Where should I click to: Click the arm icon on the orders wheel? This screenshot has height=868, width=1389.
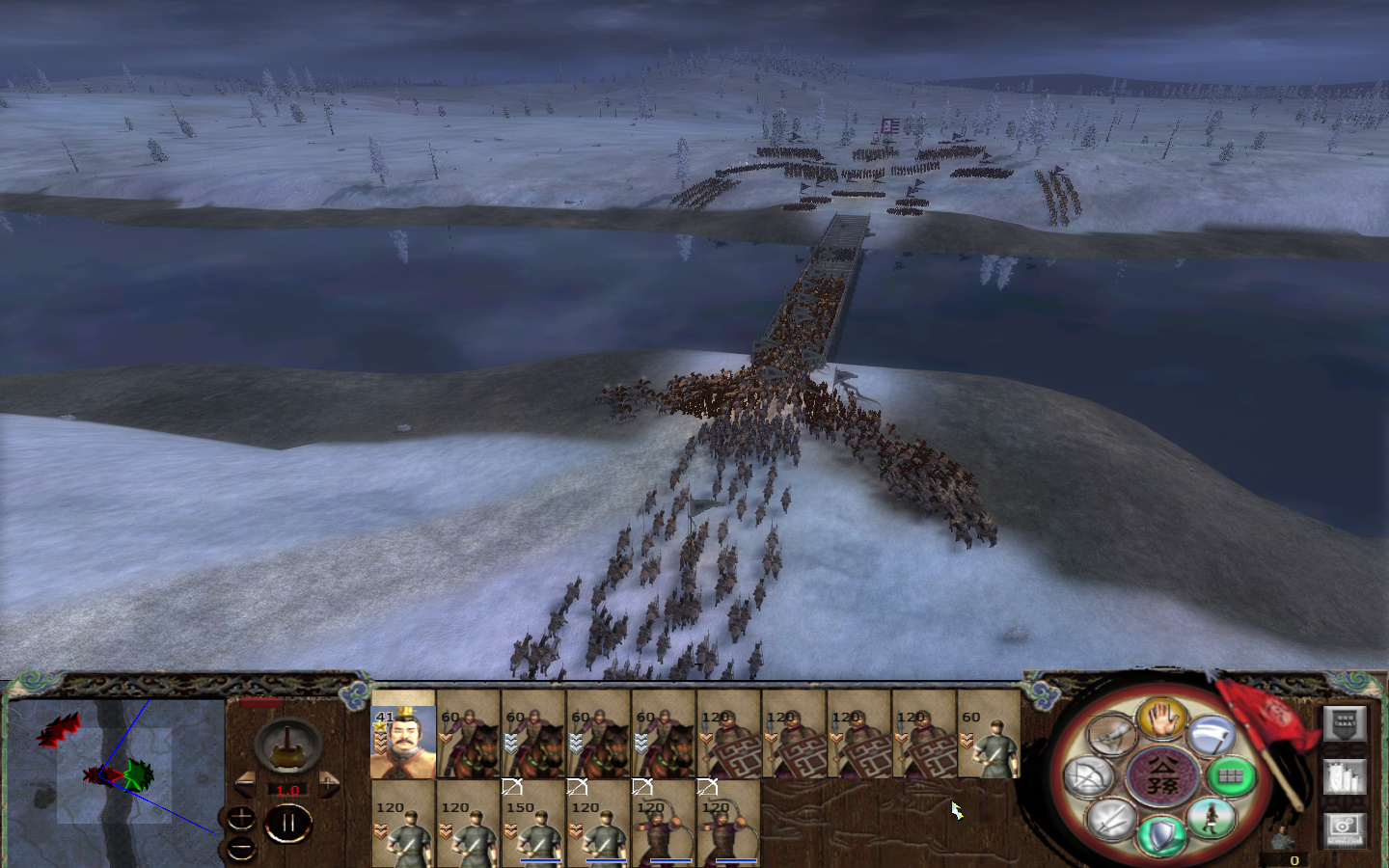tap(1111, 735)
